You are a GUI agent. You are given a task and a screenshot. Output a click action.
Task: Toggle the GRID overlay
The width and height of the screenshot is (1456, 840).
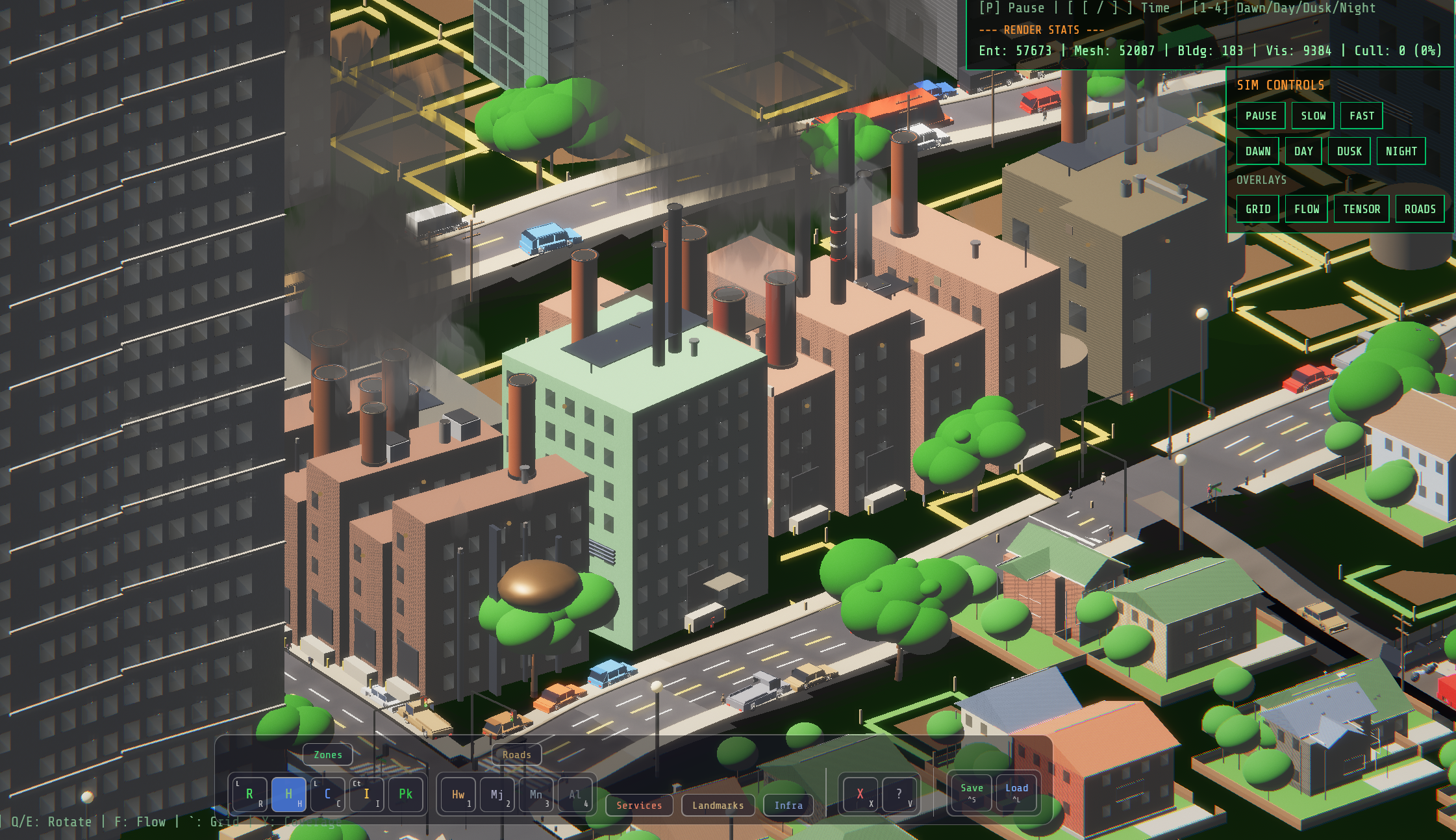[x=1258, y=209]
